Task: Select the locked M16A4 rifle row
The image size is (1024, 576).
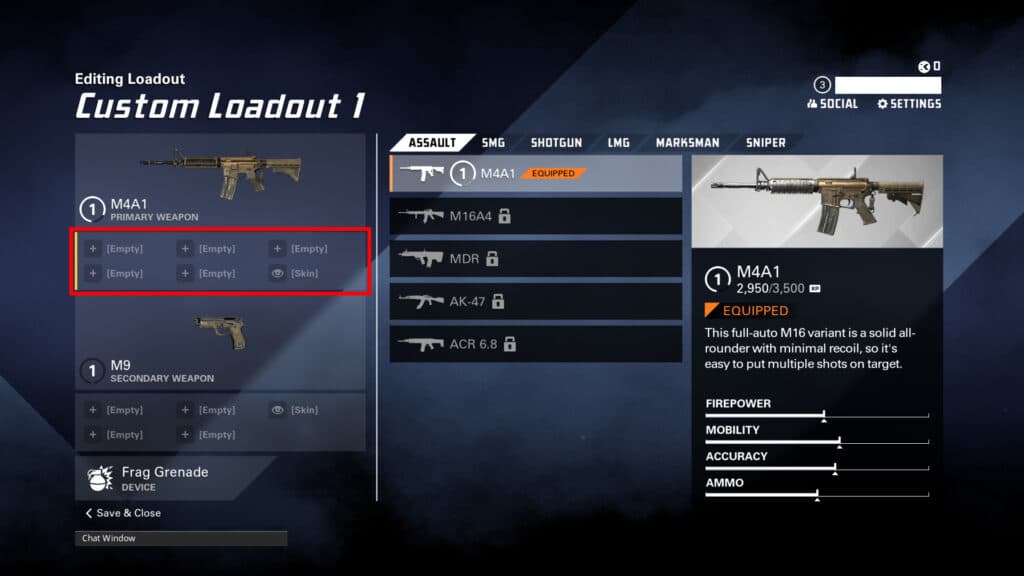Action: (536, 215)
